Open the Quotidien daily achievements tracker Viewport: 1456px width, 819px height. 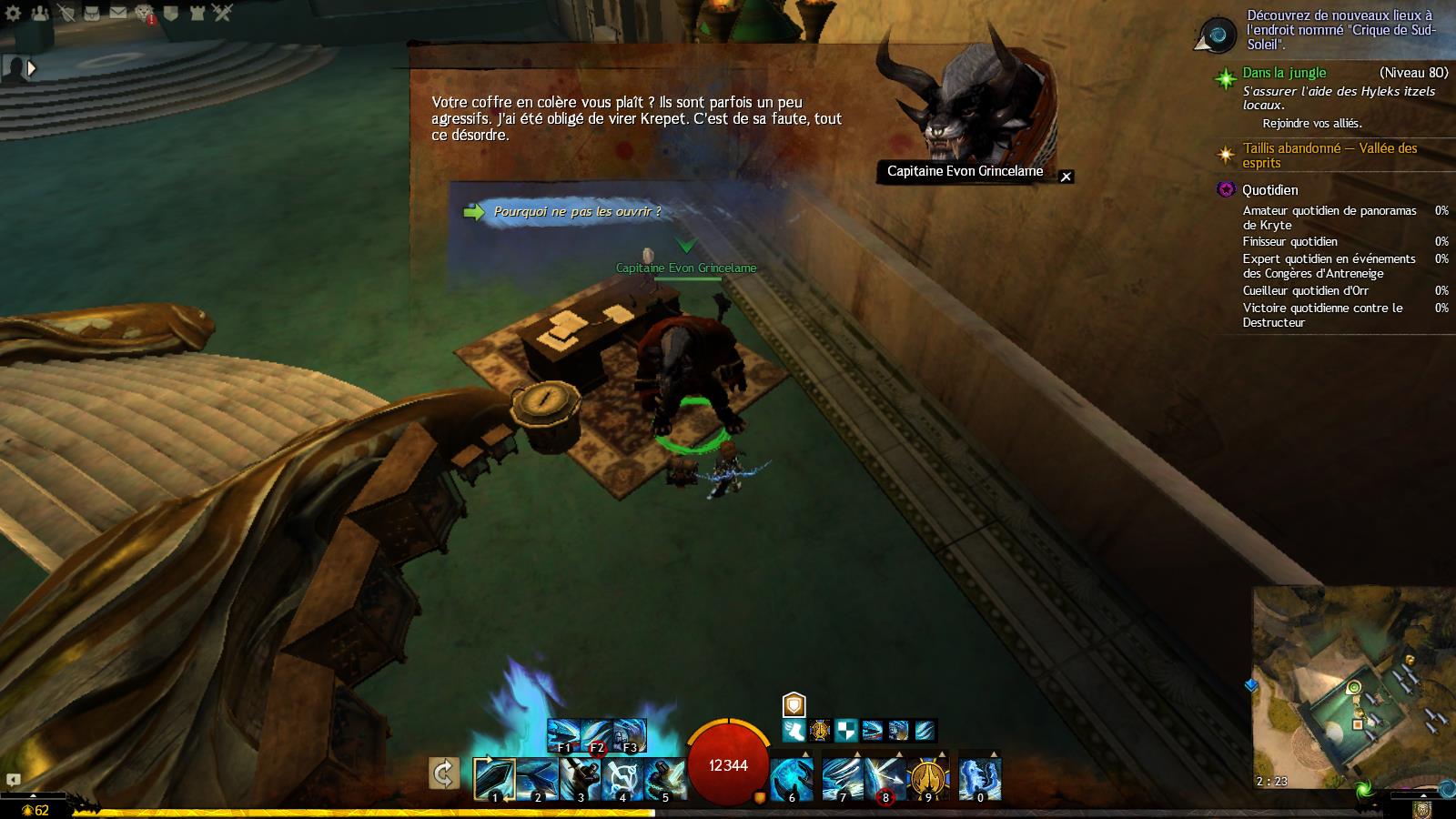point(1270,190)
